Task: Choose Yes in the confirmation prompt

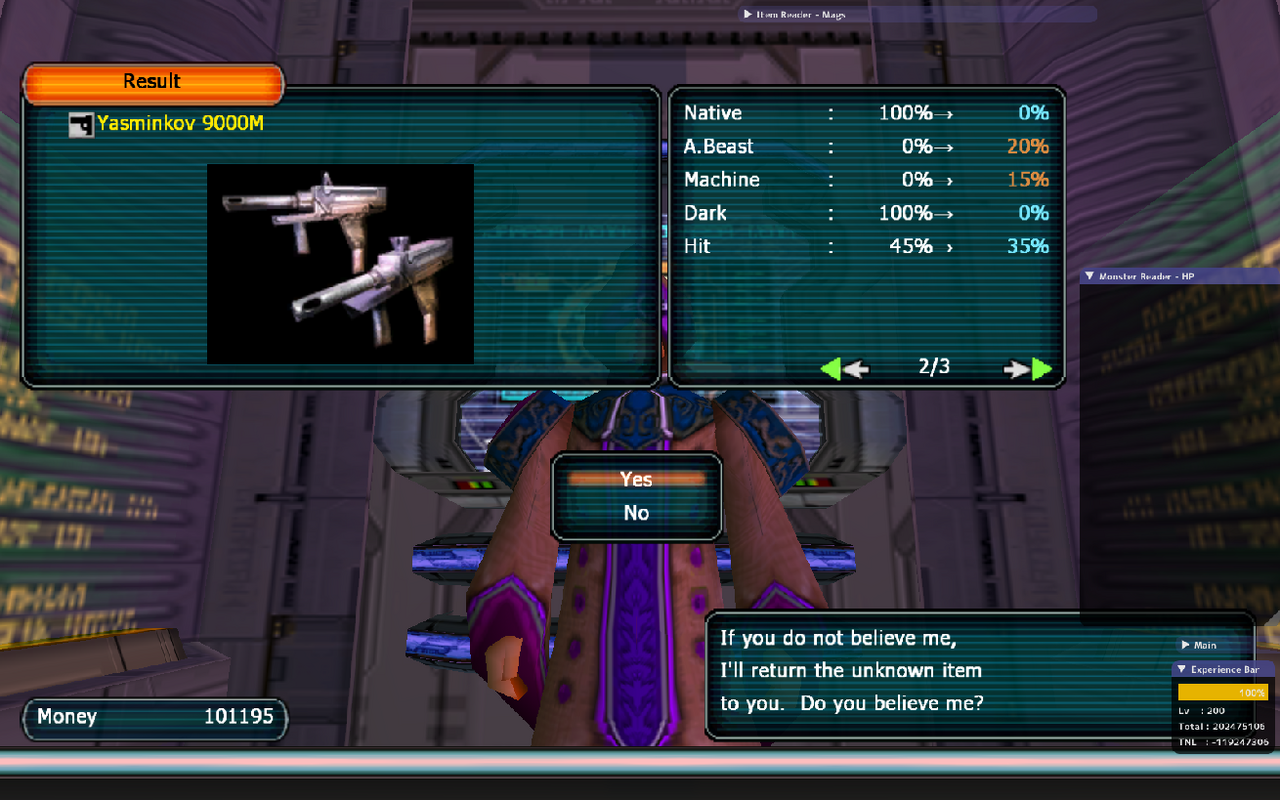Action: point(636,480)
